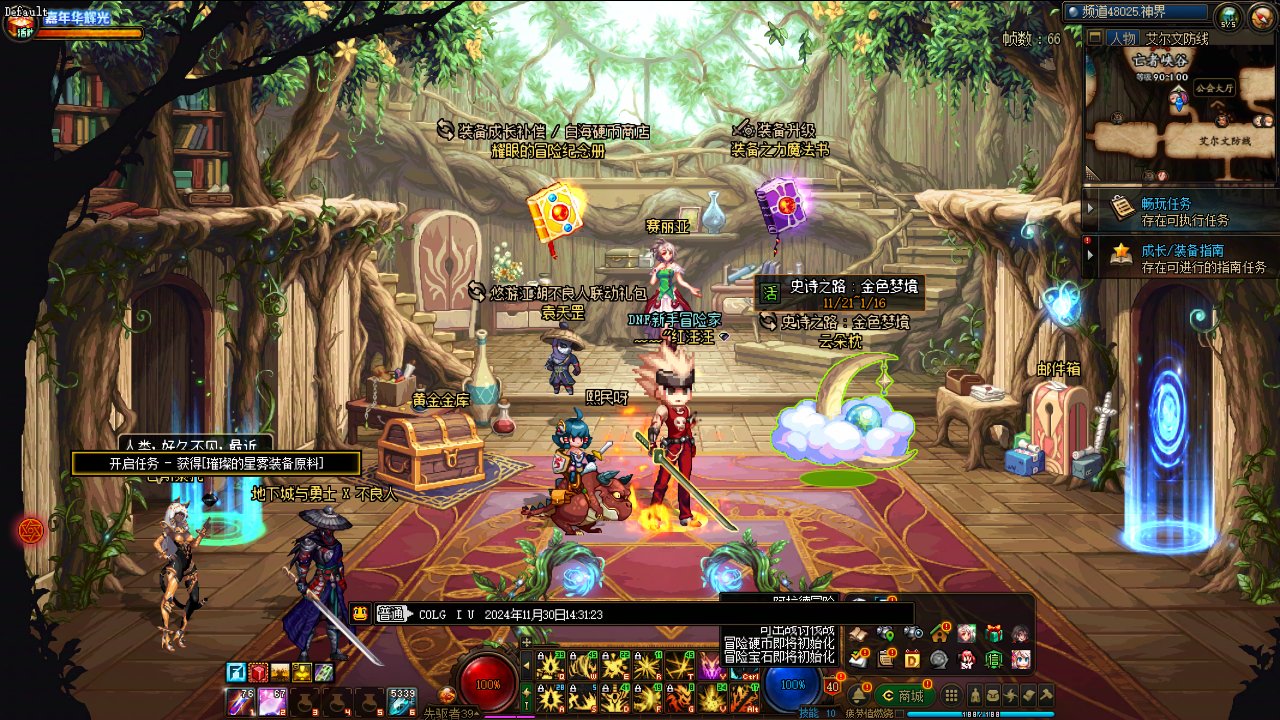Toggle the 疲劳值燃烧 checkbox
1280x720 pixels.
pyautogui.click(x=900, y=714)
